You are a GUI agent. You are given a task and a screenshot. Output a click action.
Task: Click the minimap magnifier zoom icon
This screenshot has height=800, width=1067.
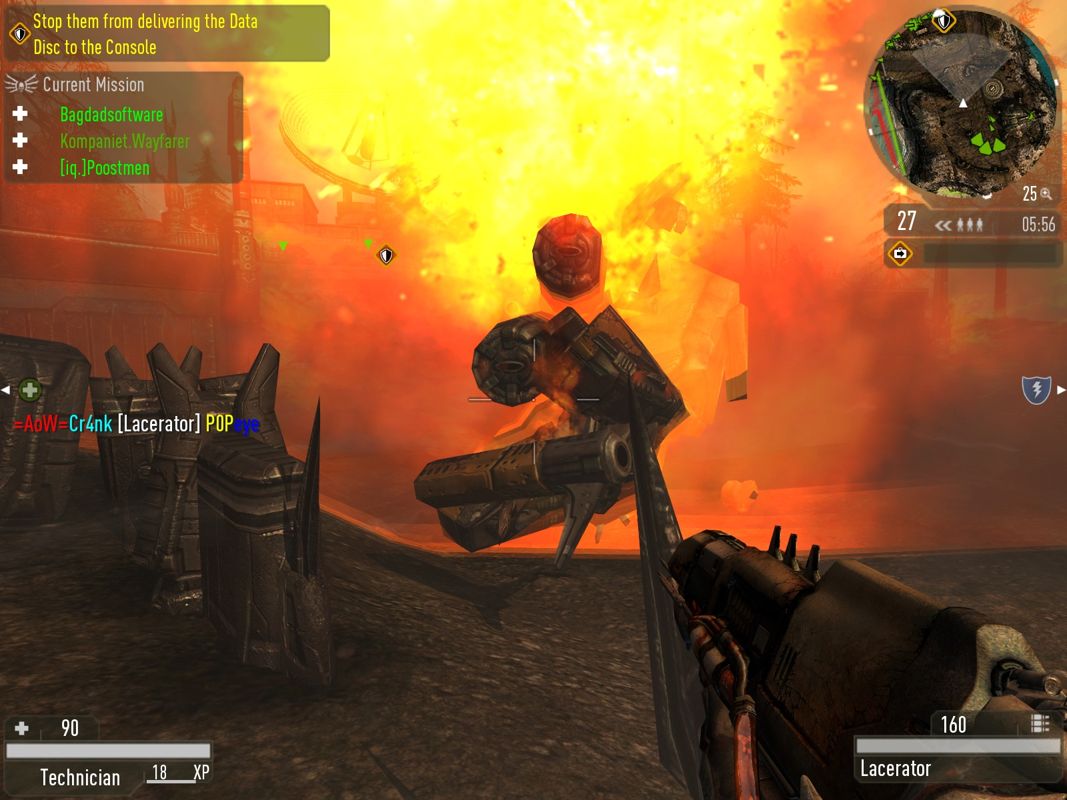1046,194
